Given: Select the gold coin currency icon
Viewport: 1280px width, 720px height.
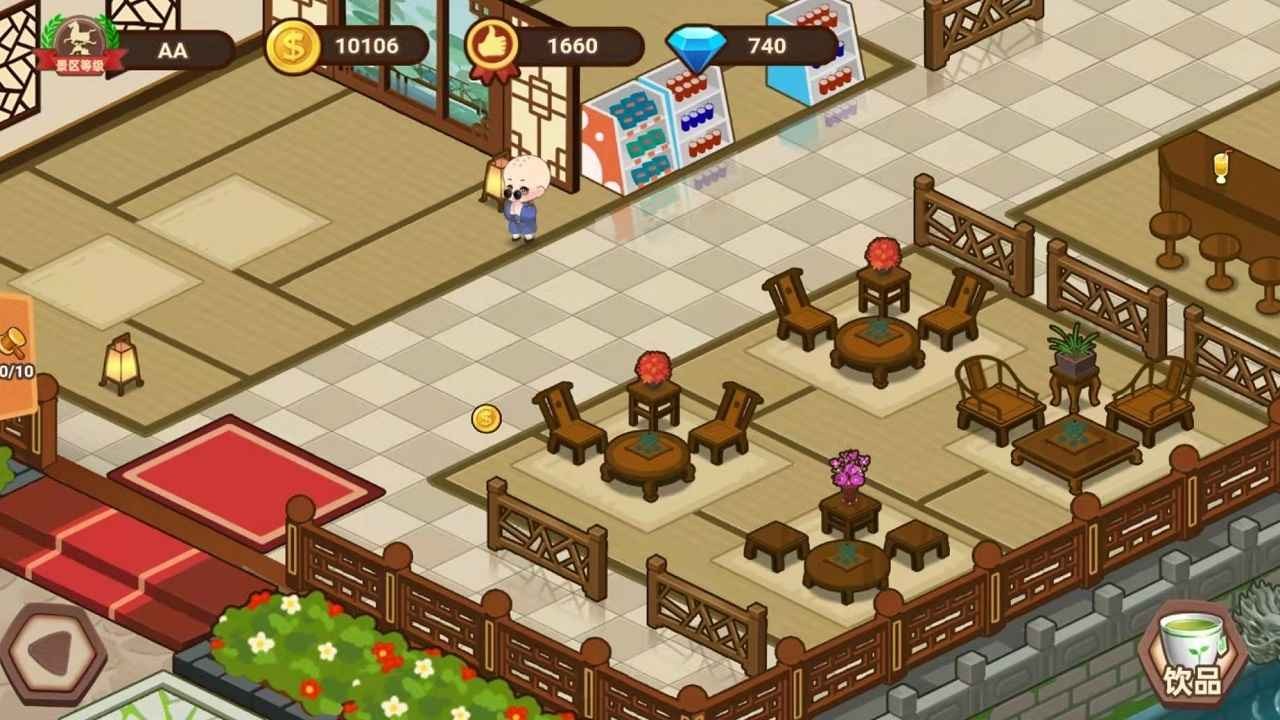Looking at the screenshot, I should (x=292, y=46).
